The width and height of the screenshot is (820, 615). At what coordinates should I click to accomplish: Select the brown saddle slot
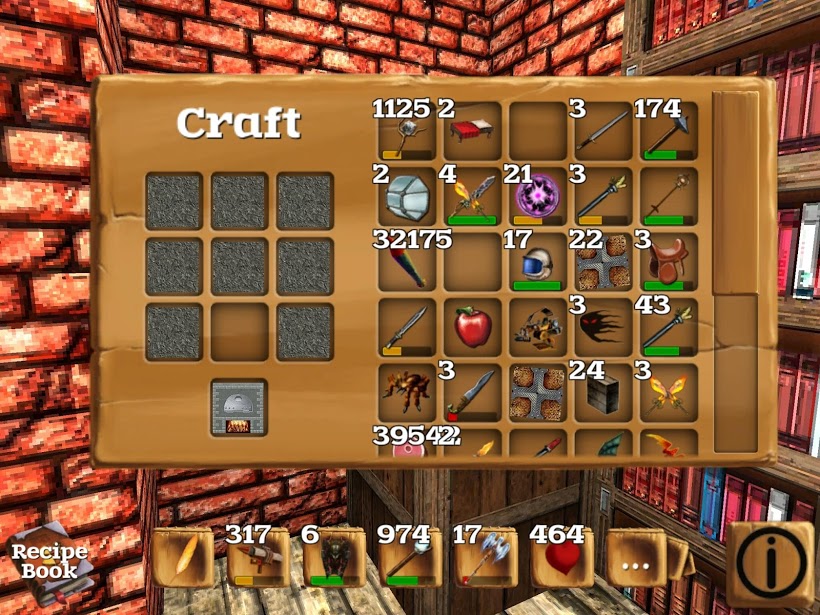[x=668, y=262]
